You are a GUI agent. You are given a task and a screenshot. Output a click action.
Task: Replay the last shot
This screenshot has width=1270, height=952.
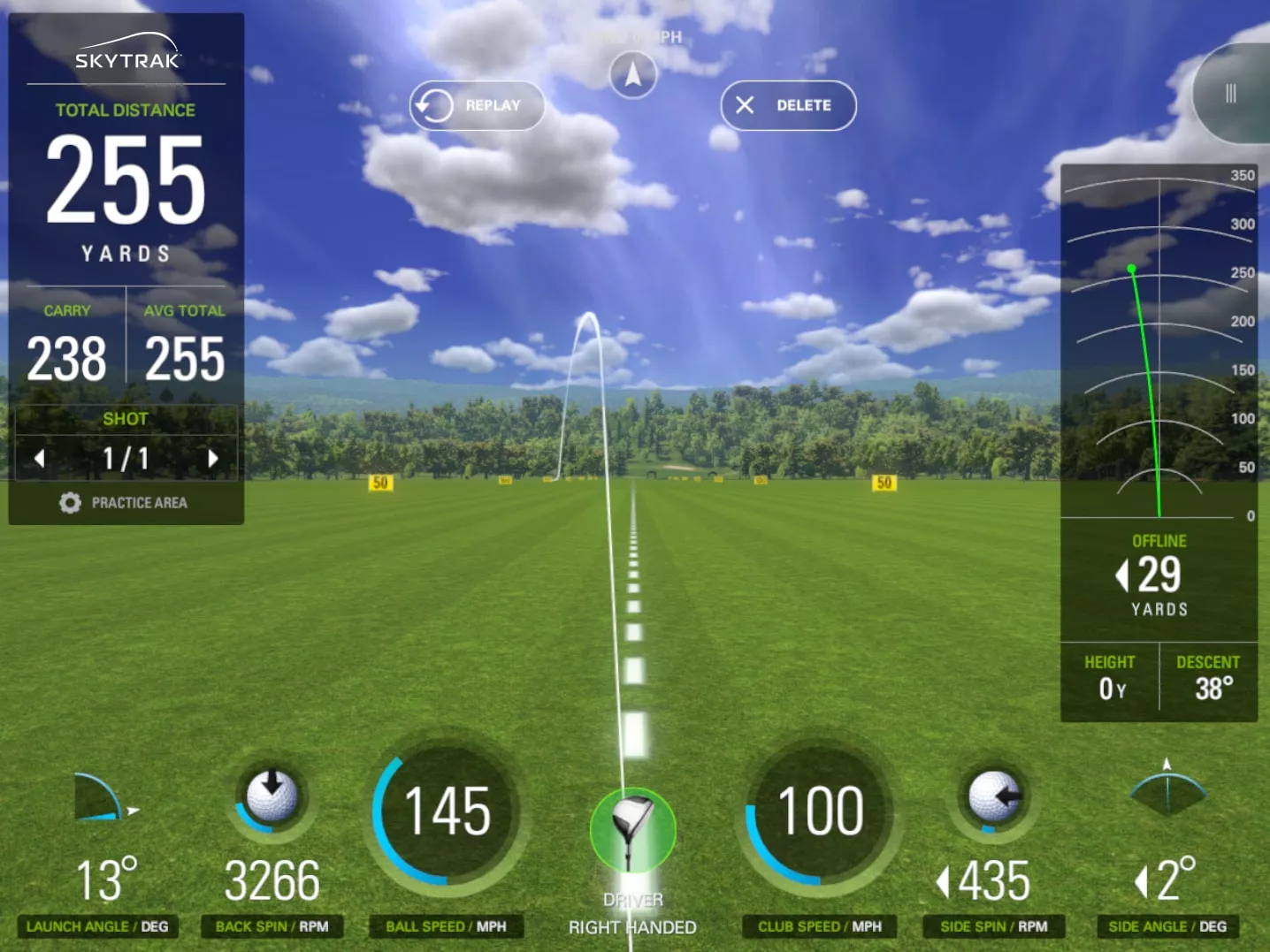click(x=477, y=106)
